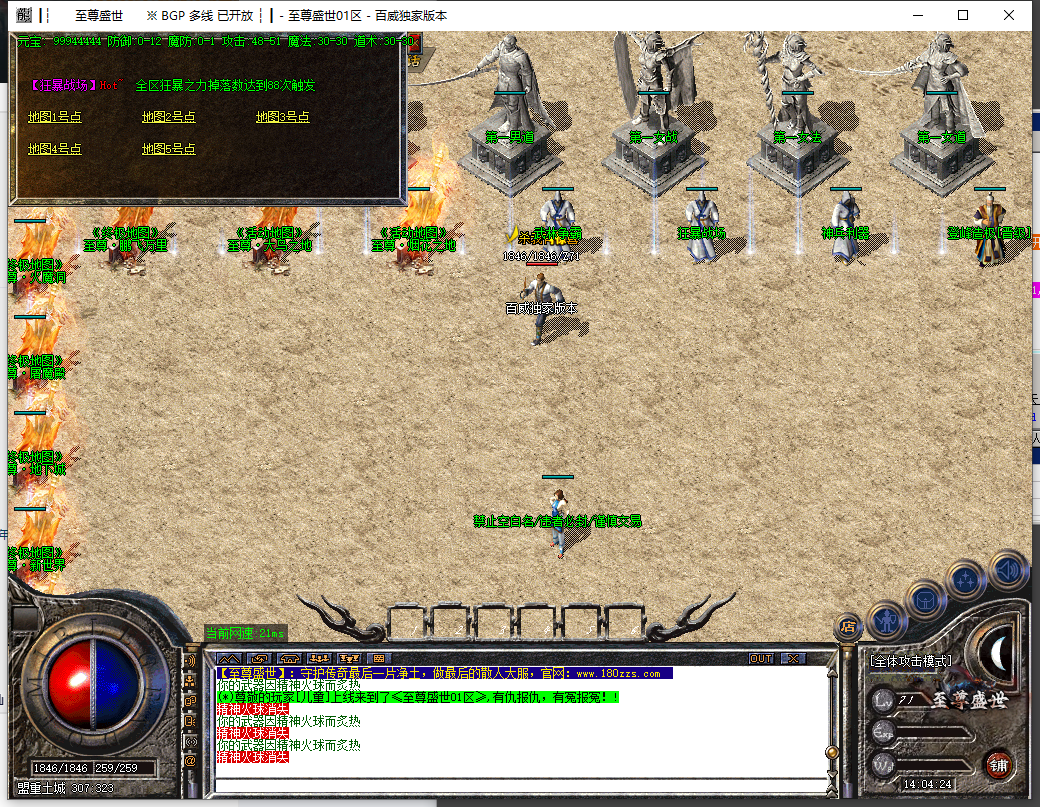Choose the 地图2号点 map point
Viewport: 1040px width, 807px height.
pyautogui.click(x=169, y=117)
